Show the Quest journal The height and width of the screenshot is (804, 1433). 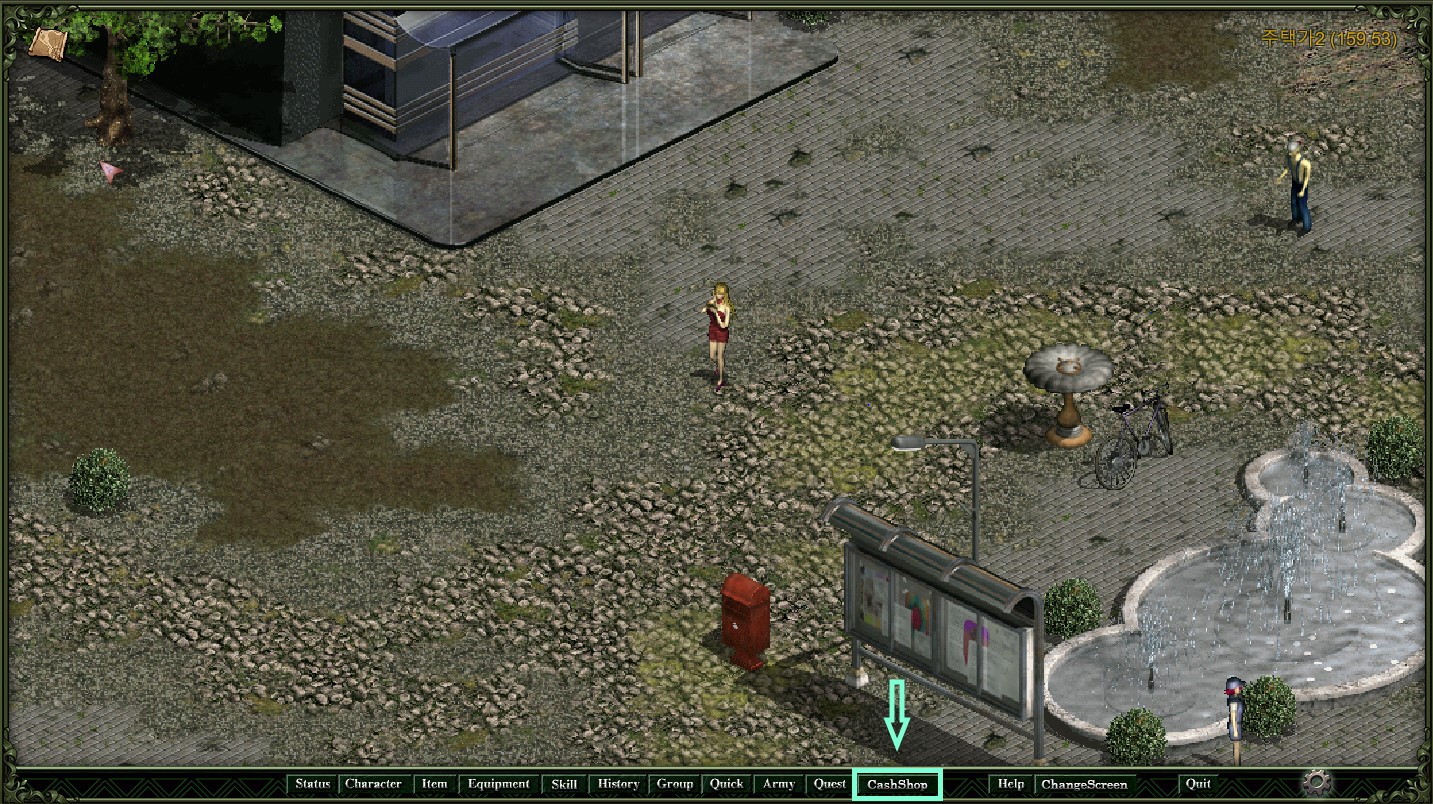tap(829, 784)
